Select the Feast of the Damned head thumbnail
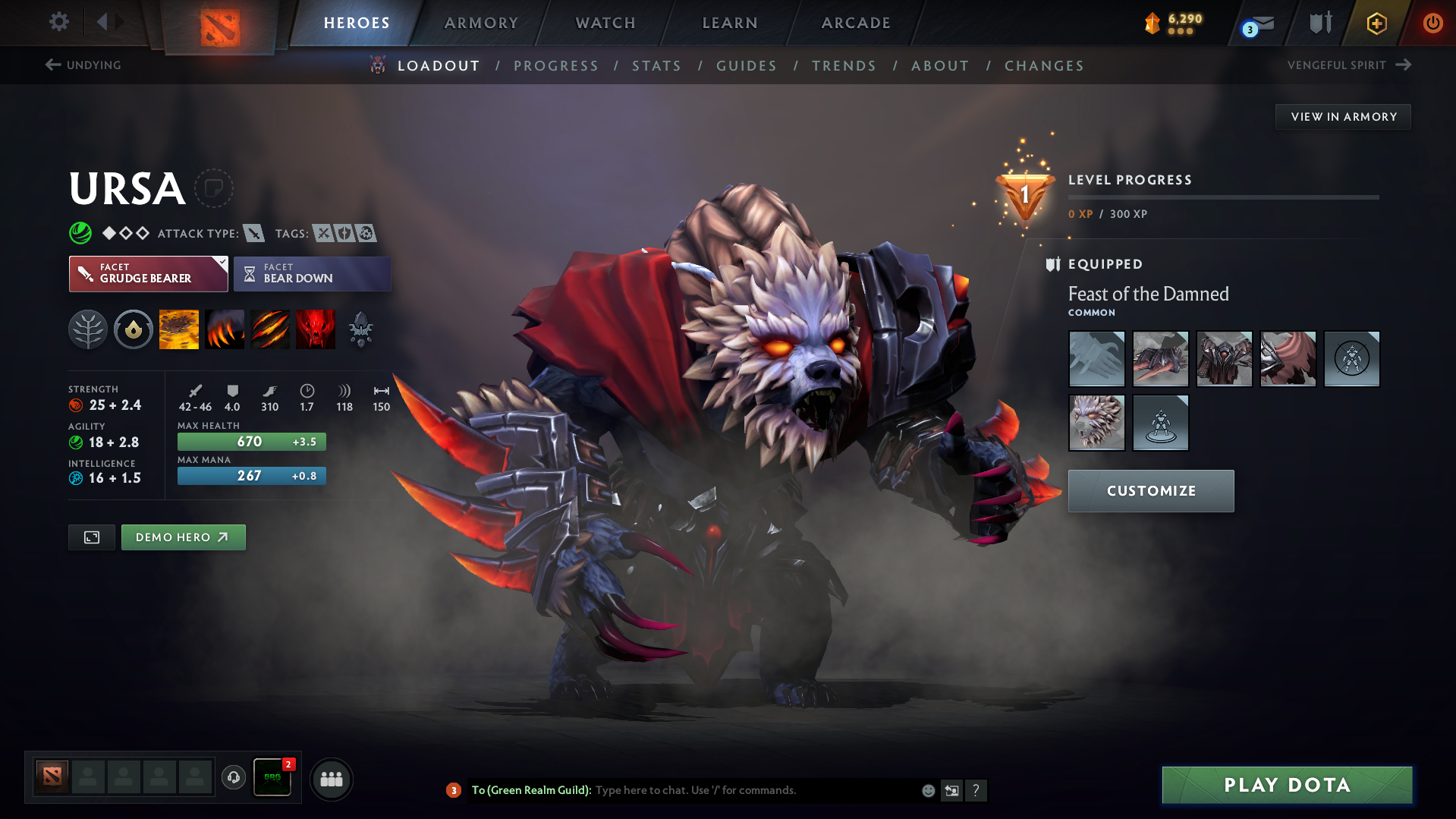Viewport: 1456px width, 819px height. click(x=1096, y=423)
